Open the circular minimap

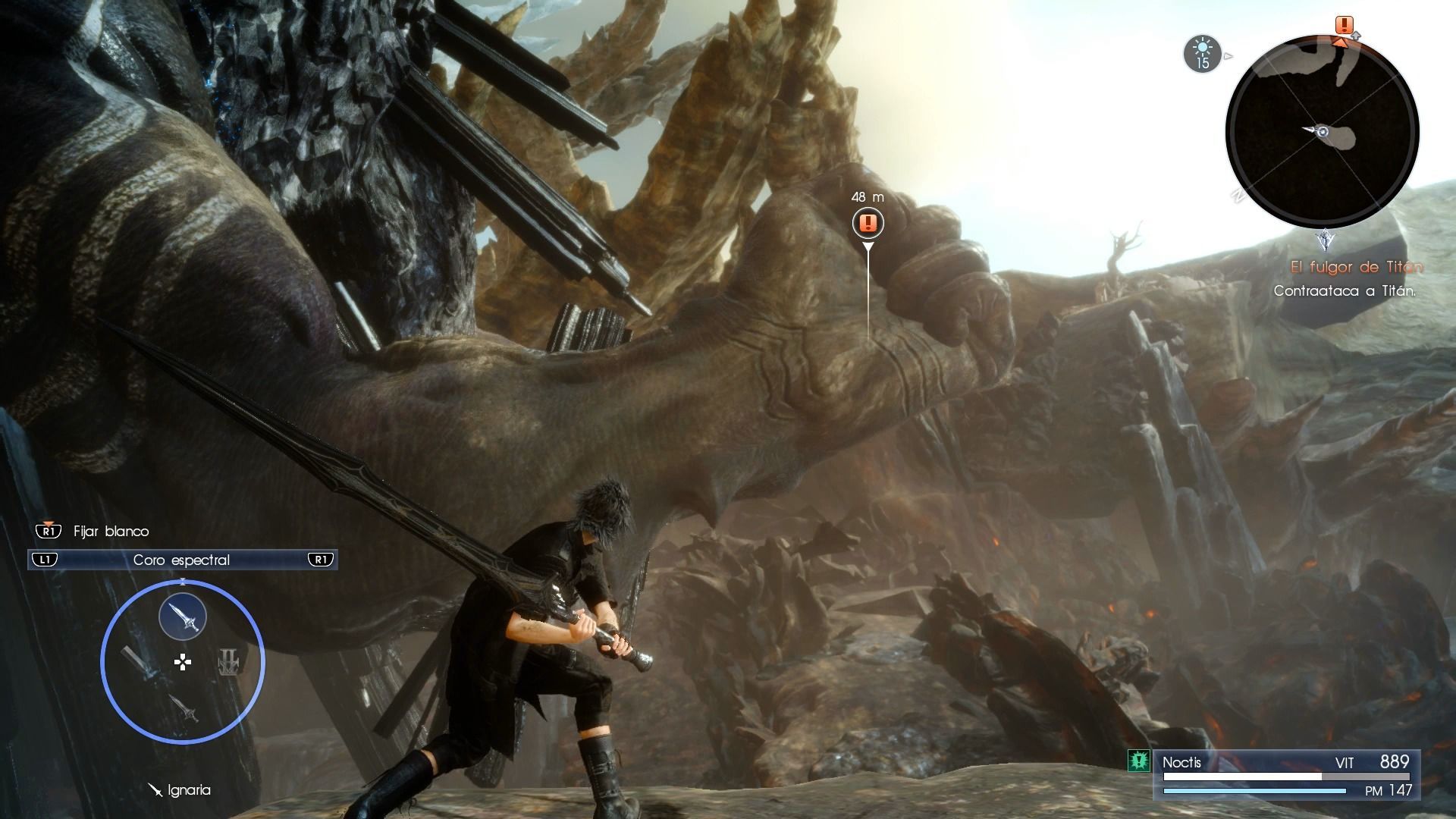(1322, 132)
